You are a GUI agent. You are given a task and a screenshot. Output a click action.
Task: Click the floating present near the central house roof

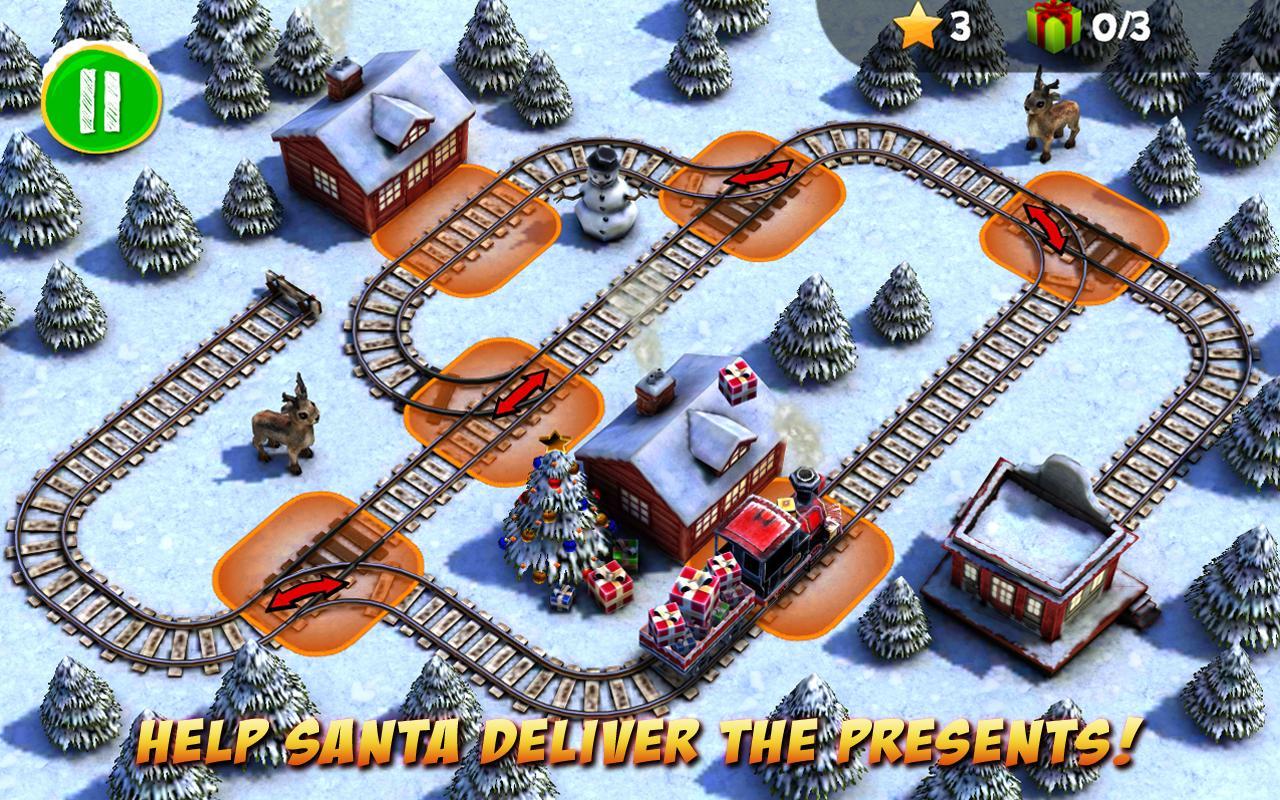point(737,383)
